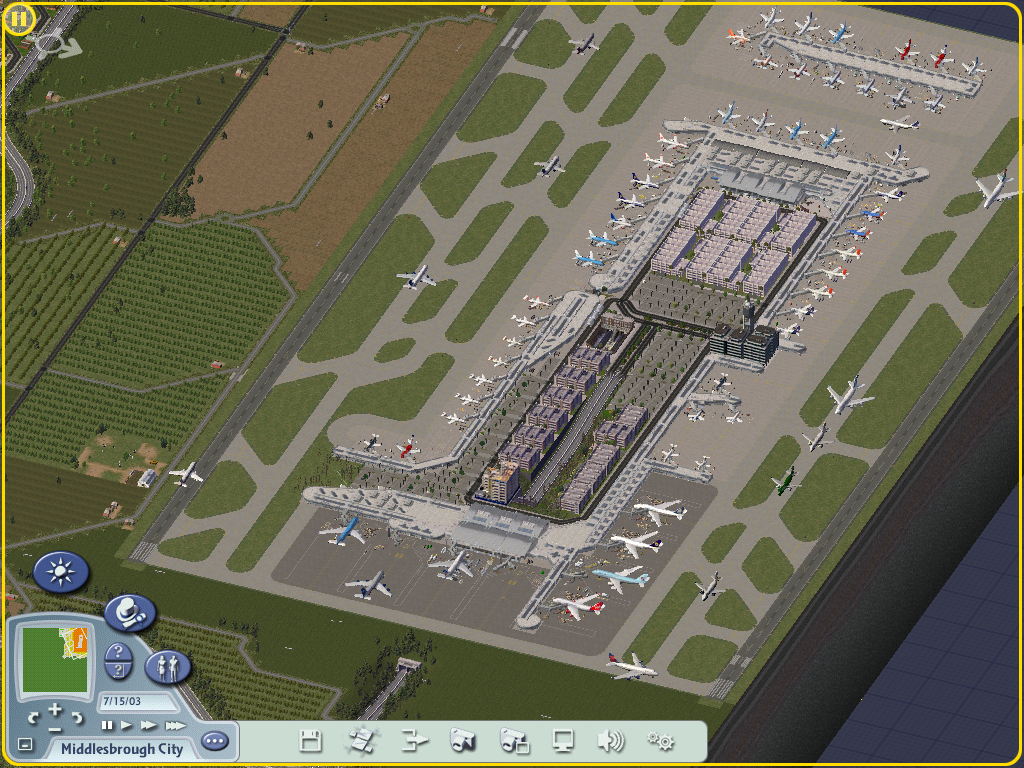Pause the simulation speed
This screenshot has height=768, width=1024.
tap(107, 725)
